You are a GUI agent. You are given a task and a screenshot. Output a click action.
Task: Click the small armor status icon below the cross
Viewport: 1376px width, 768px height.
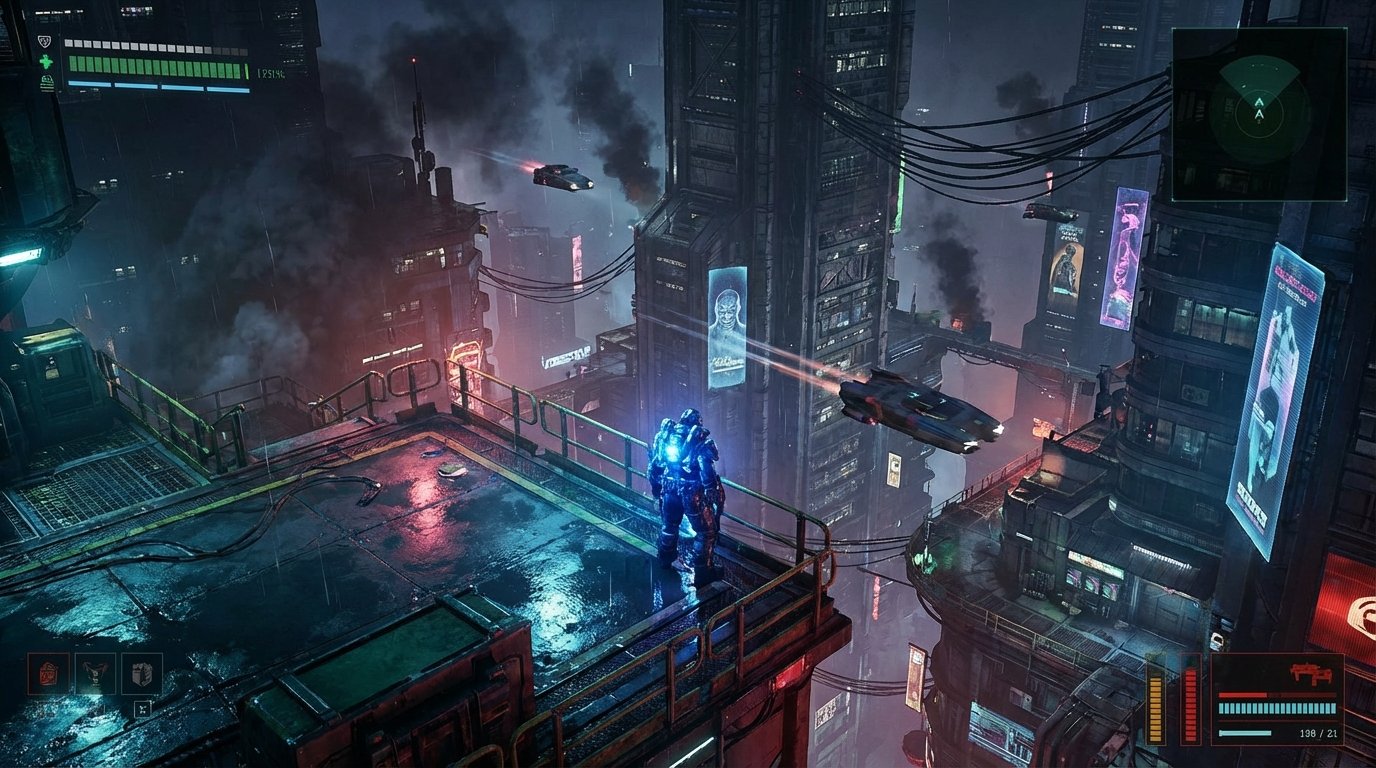pos(46,84)
